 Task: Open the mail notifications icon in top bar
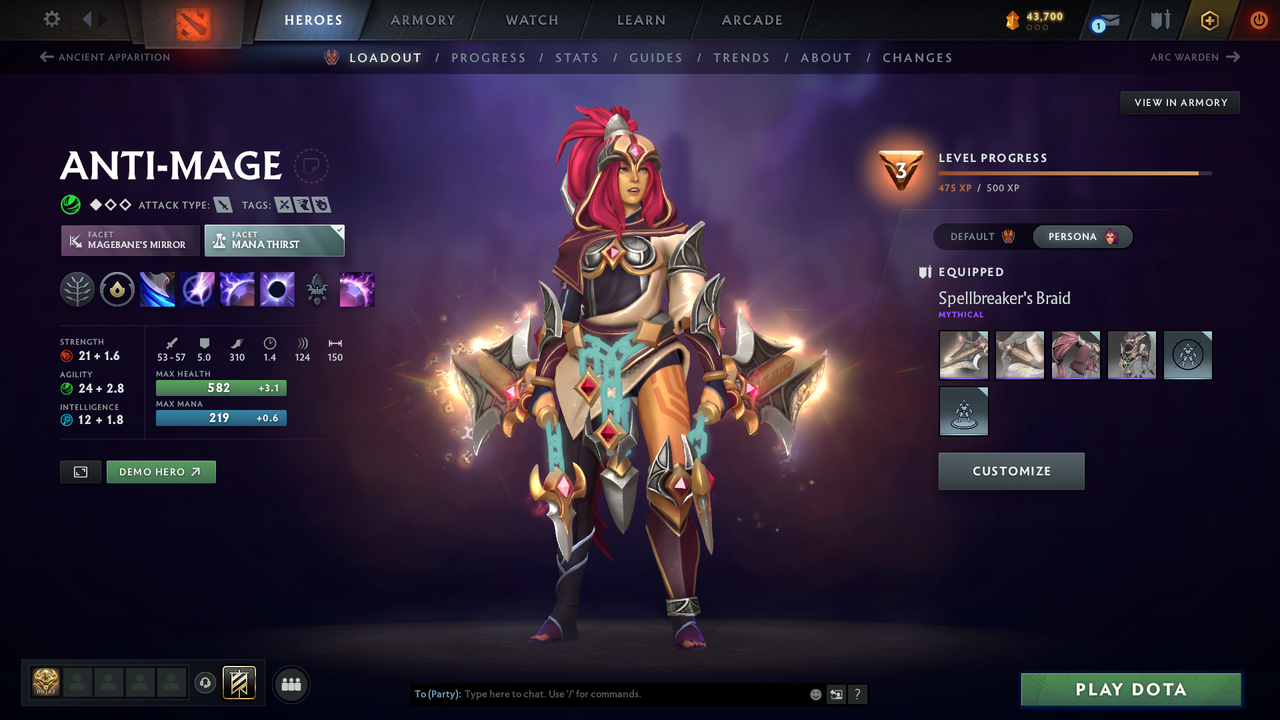(1104, 20)
